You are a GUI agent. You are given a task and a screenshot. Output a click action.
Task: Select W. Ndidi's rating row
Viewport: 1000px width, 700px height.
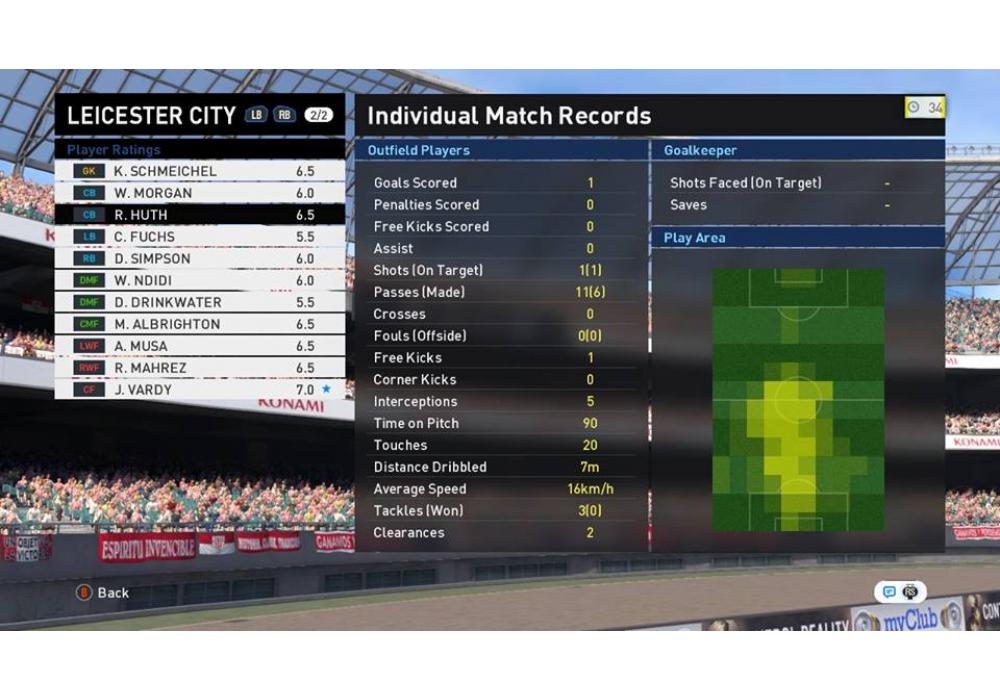point(199,280)
